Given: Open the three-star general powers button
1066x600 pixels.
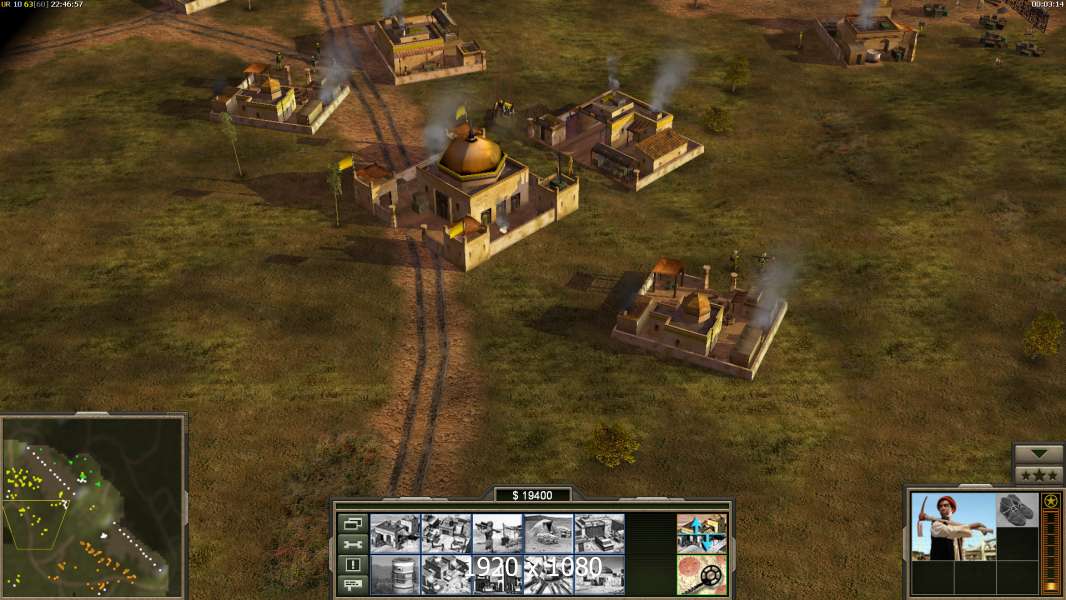Looking at the screenshot, I should tap(1038, 475).
